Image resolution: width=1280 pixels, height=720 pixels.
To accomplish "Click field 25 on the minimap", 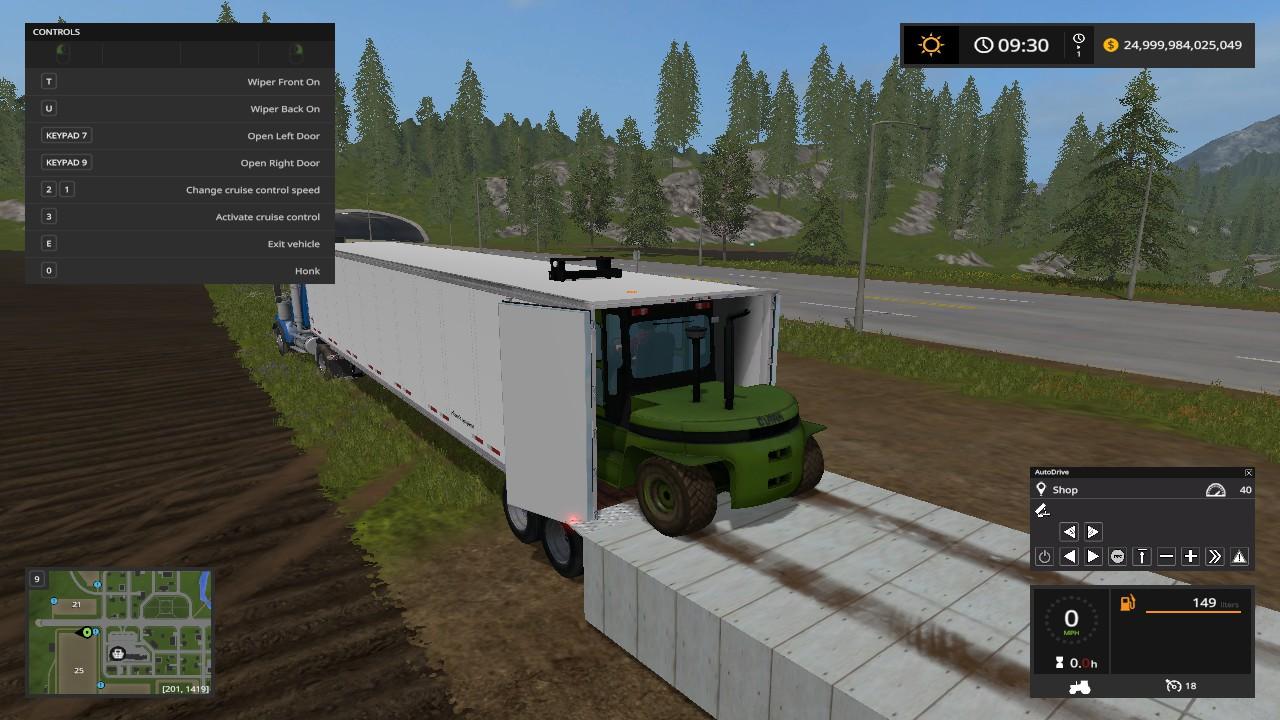I will click(x=78, y=670).
